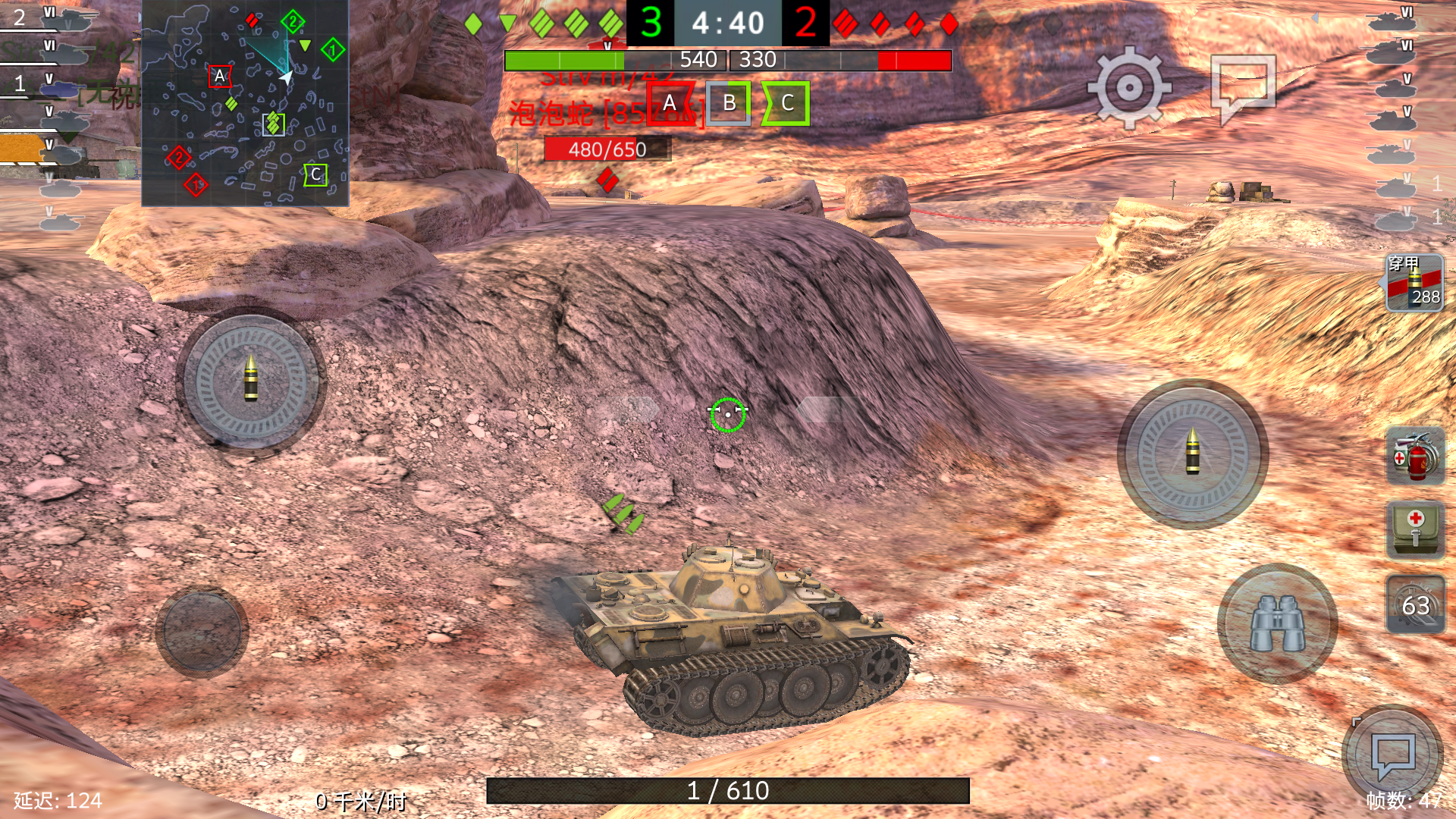The width and height of the screenshot is (1456, 819).
Task: Open the in-battle settings gear
Action: [1129, 86]
